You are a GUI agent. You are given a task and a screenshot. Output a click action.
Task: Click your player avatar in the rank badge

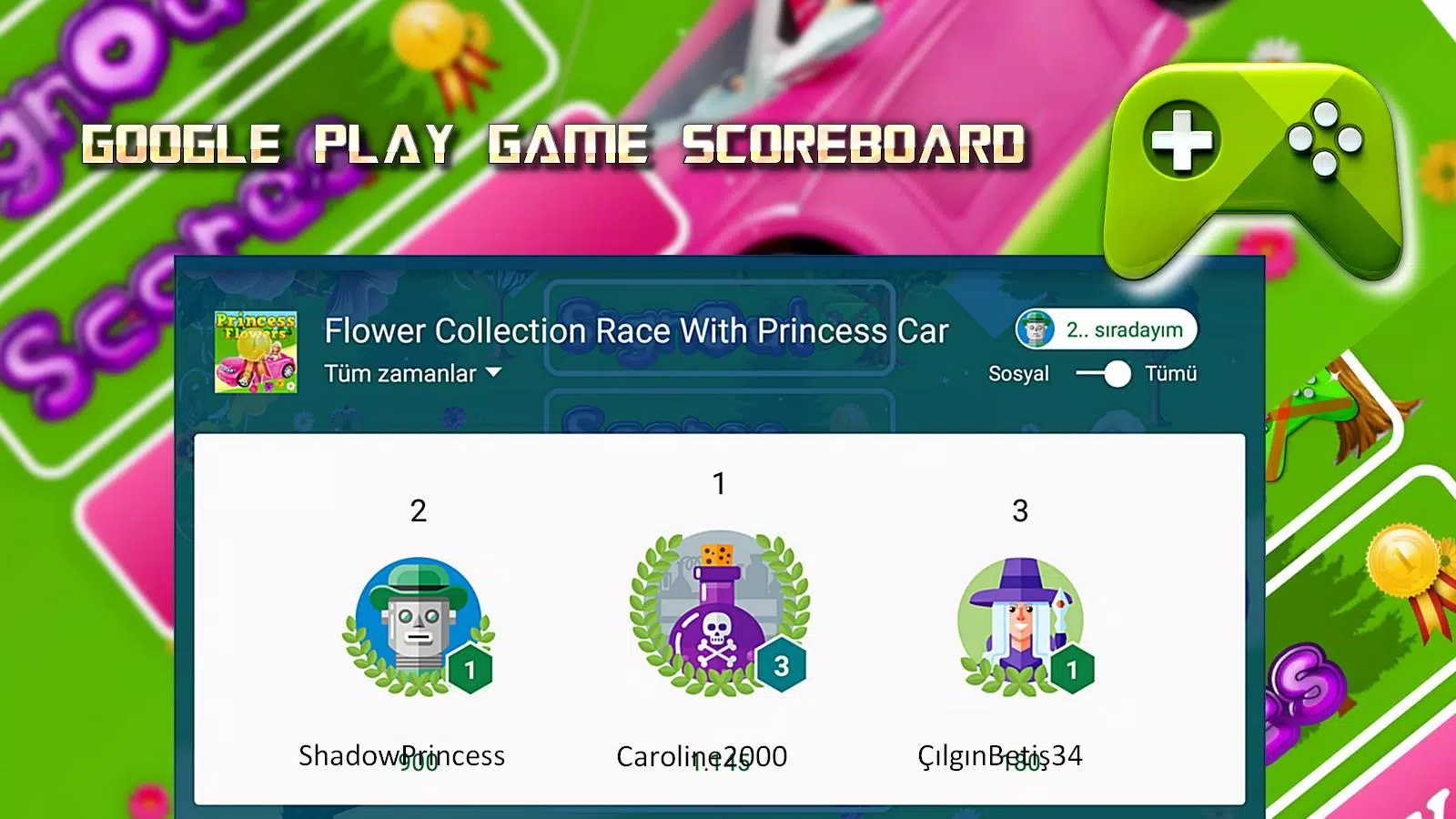(x=1039, y=330)
